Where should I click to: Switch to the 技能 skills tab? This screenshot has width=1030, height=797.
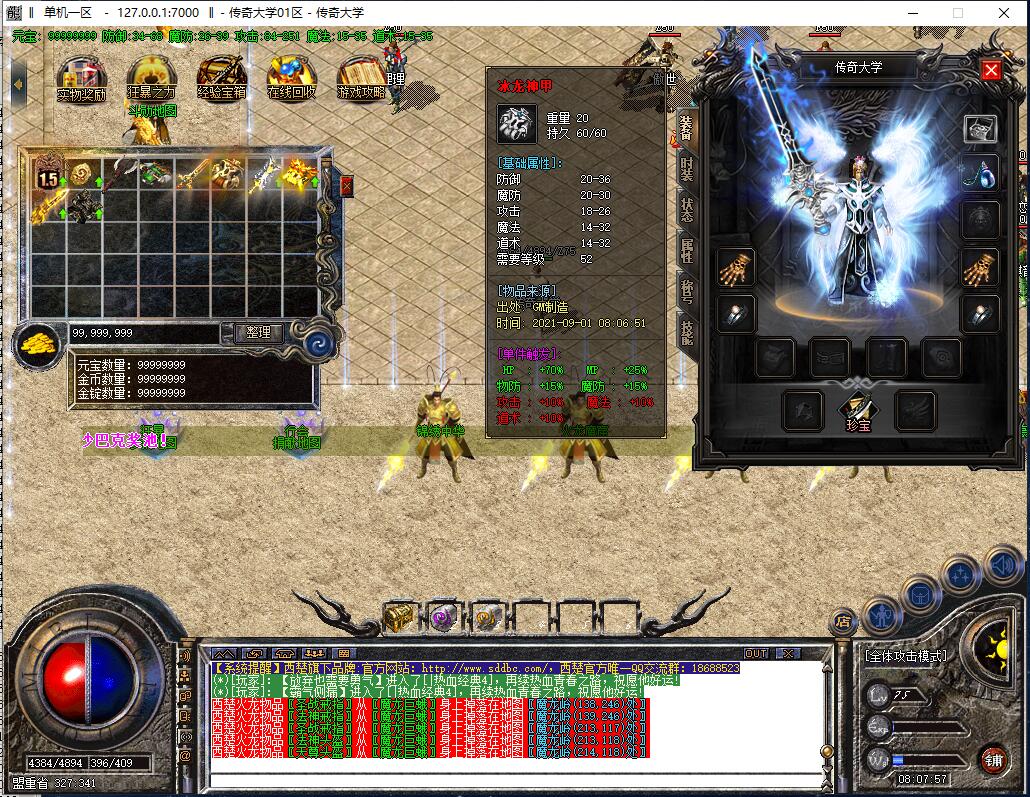(686, 332)
